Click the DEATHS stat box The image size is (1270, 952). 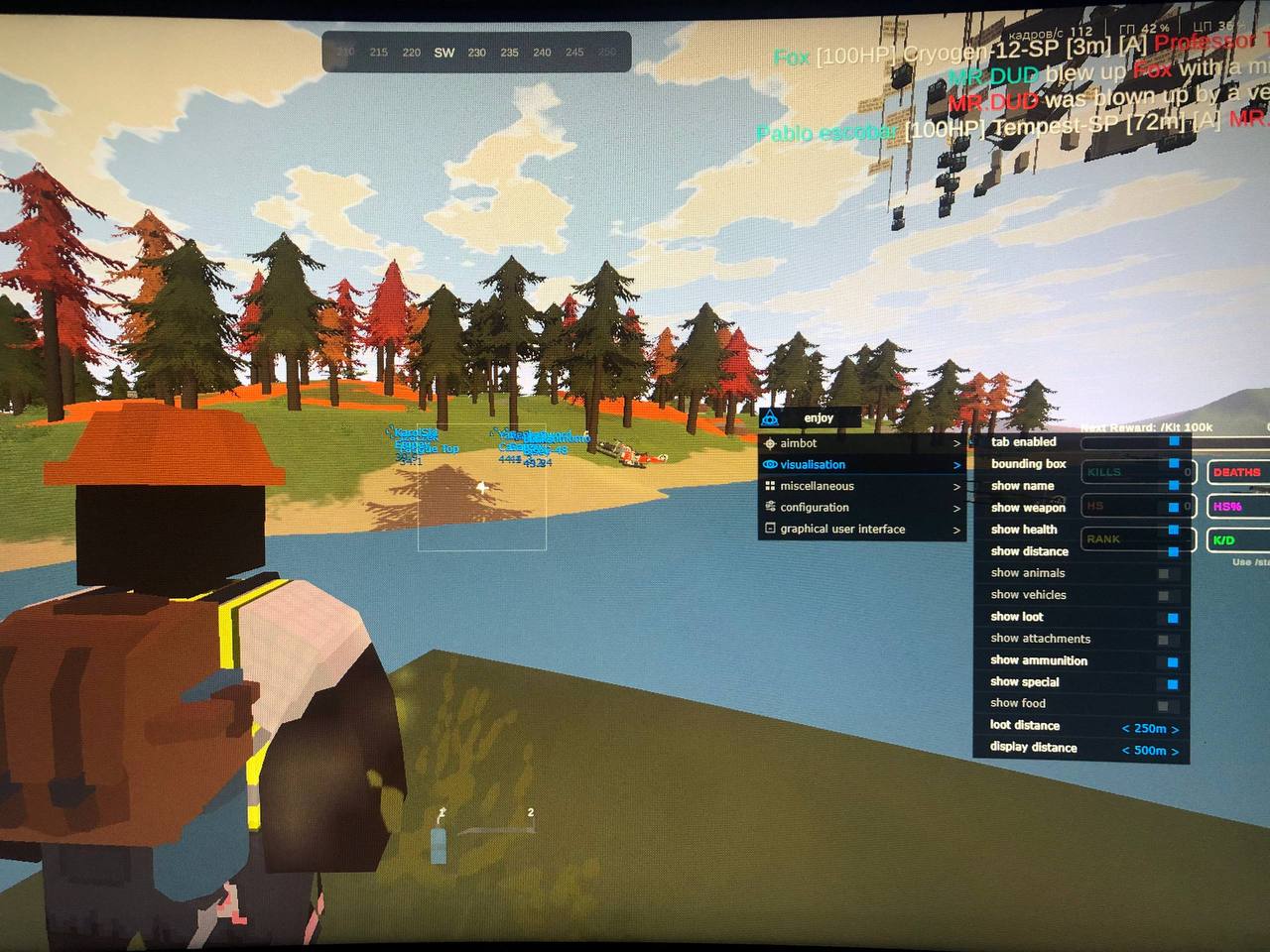tap(1235, 472)
